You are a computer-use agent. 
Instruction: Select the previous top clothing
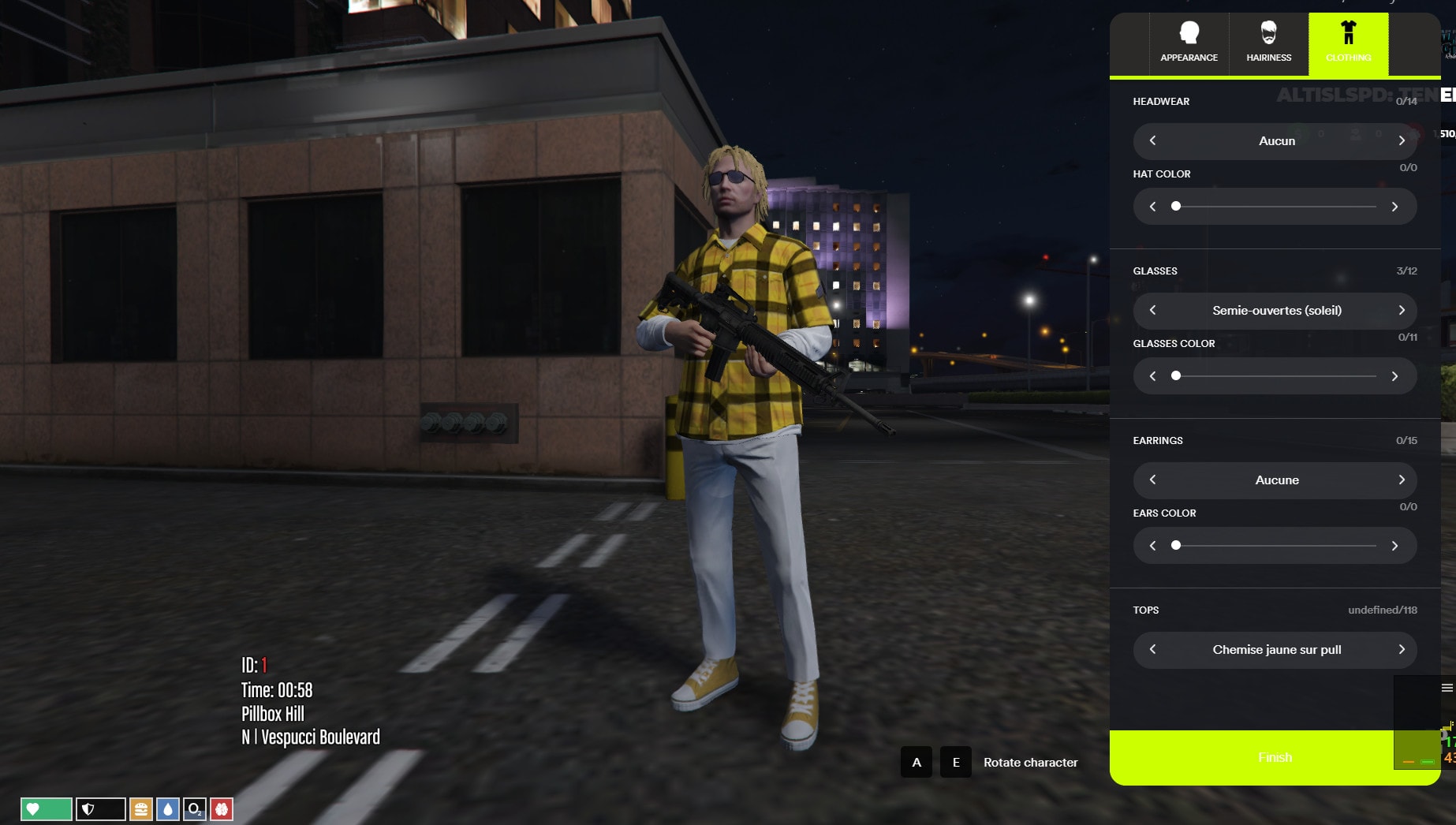click(1153, 649)
